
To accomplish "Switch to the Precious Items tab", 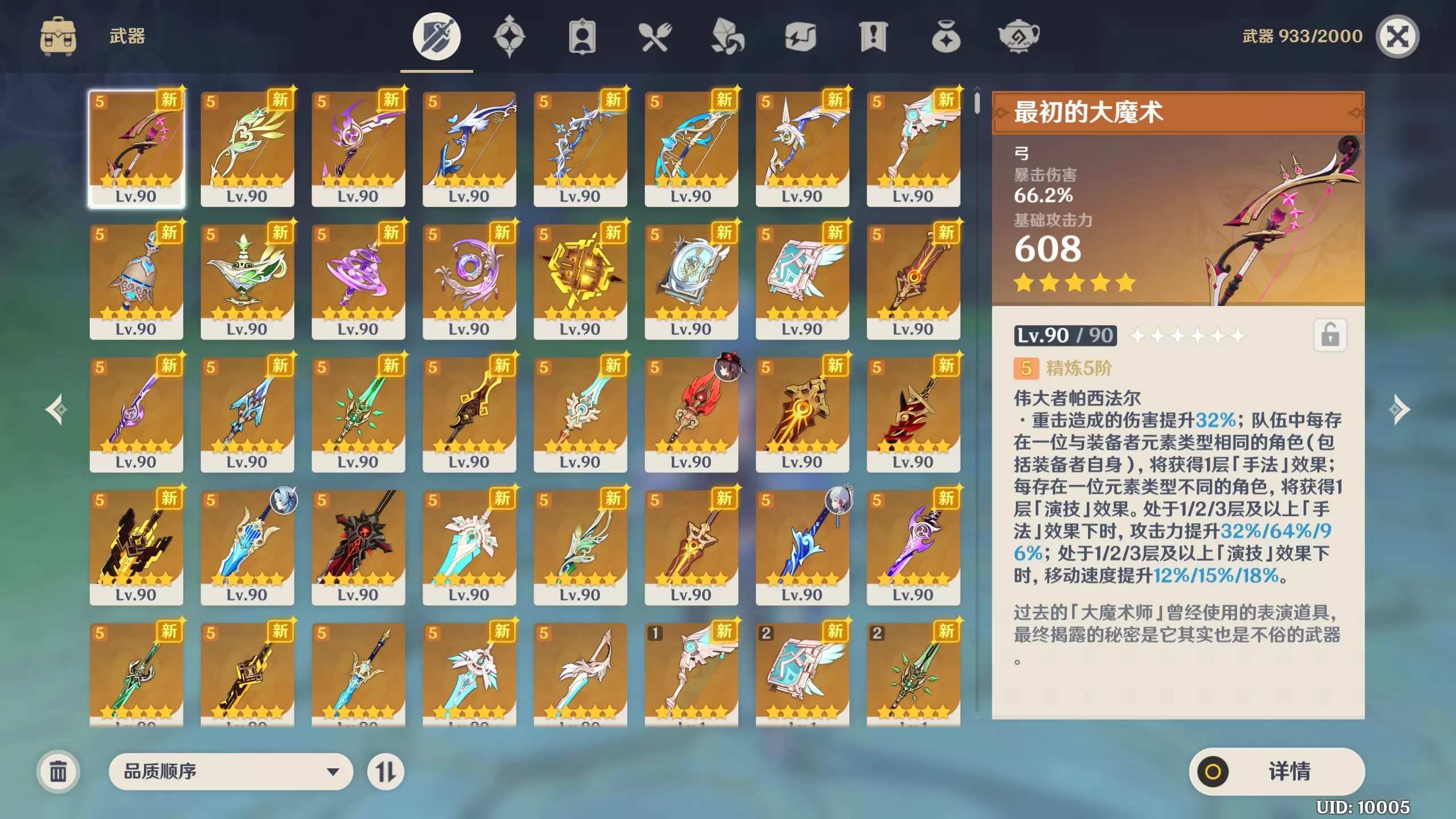I will 946,37.
